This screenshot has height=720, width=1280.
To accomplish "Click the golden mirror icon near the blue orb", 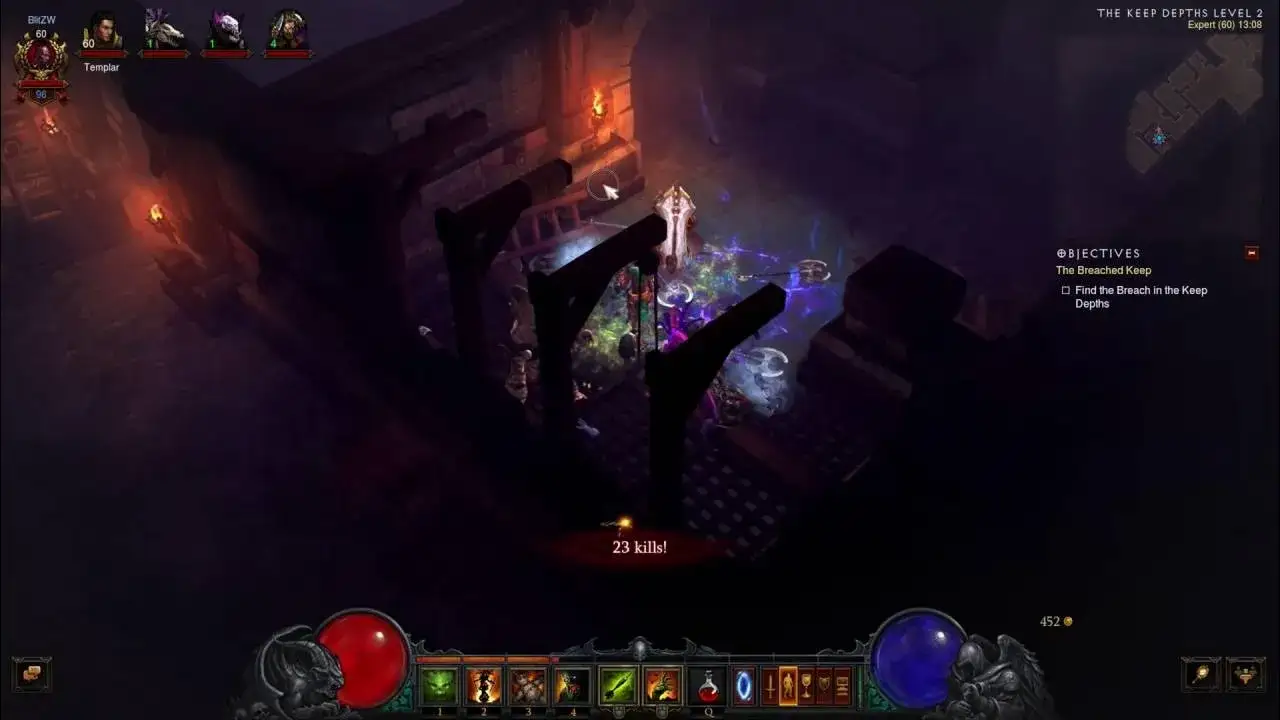I will [1199, 673].
